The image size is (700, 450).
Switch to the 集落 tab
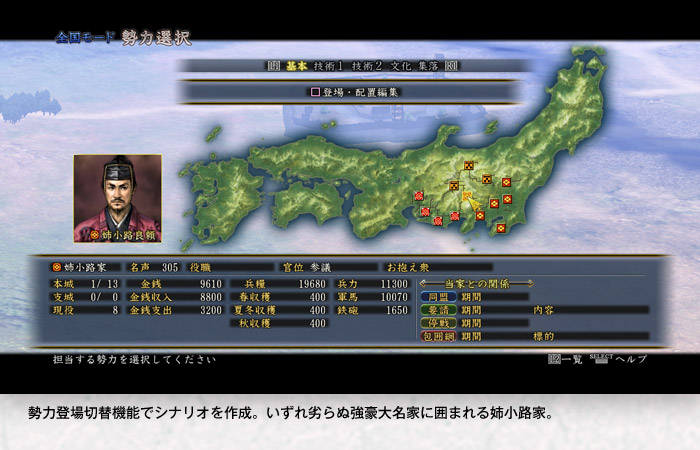coord(426,66)
